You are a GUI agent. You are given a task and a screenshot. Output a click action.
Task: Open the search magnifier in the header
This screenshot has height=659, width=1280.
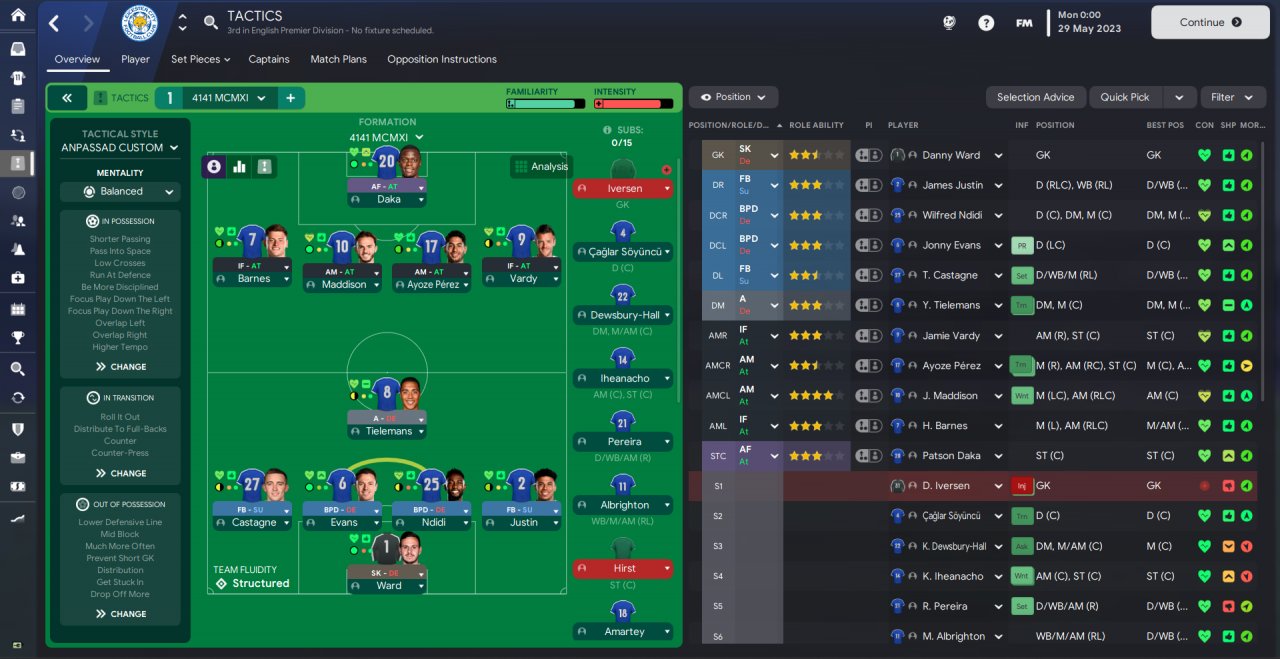[x=210, y=22]
